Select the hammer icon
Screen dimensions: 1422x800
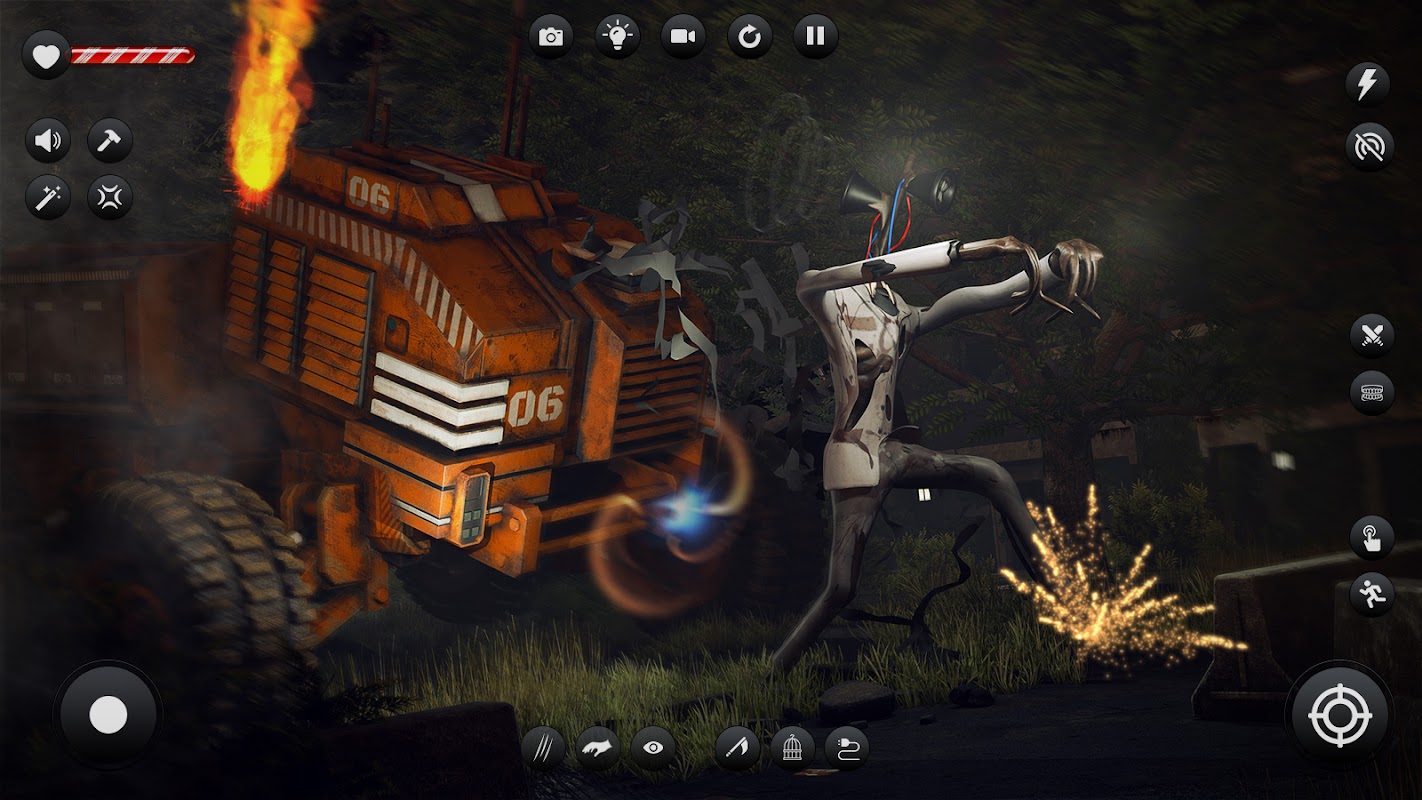tap(110, 140)
